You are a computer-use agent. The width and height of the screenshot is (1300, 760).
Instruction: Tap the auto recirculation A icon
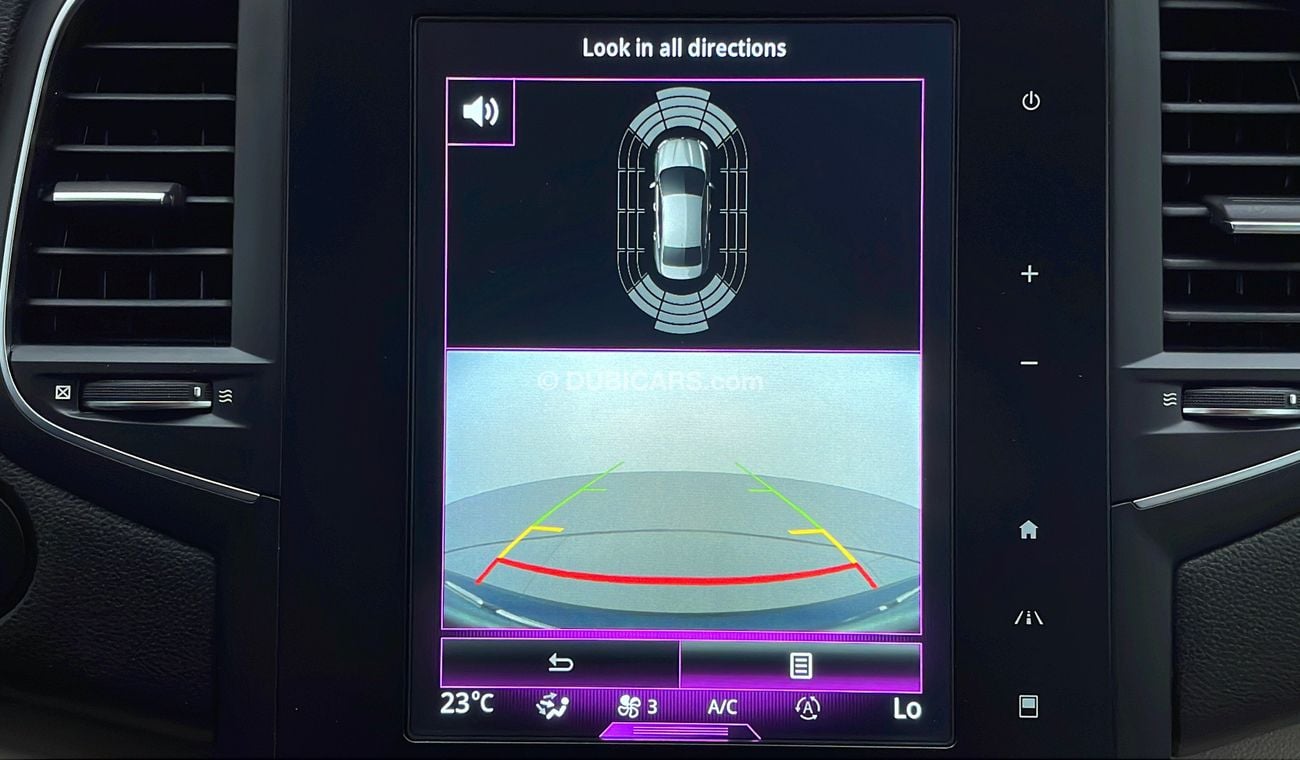[807, 708]
